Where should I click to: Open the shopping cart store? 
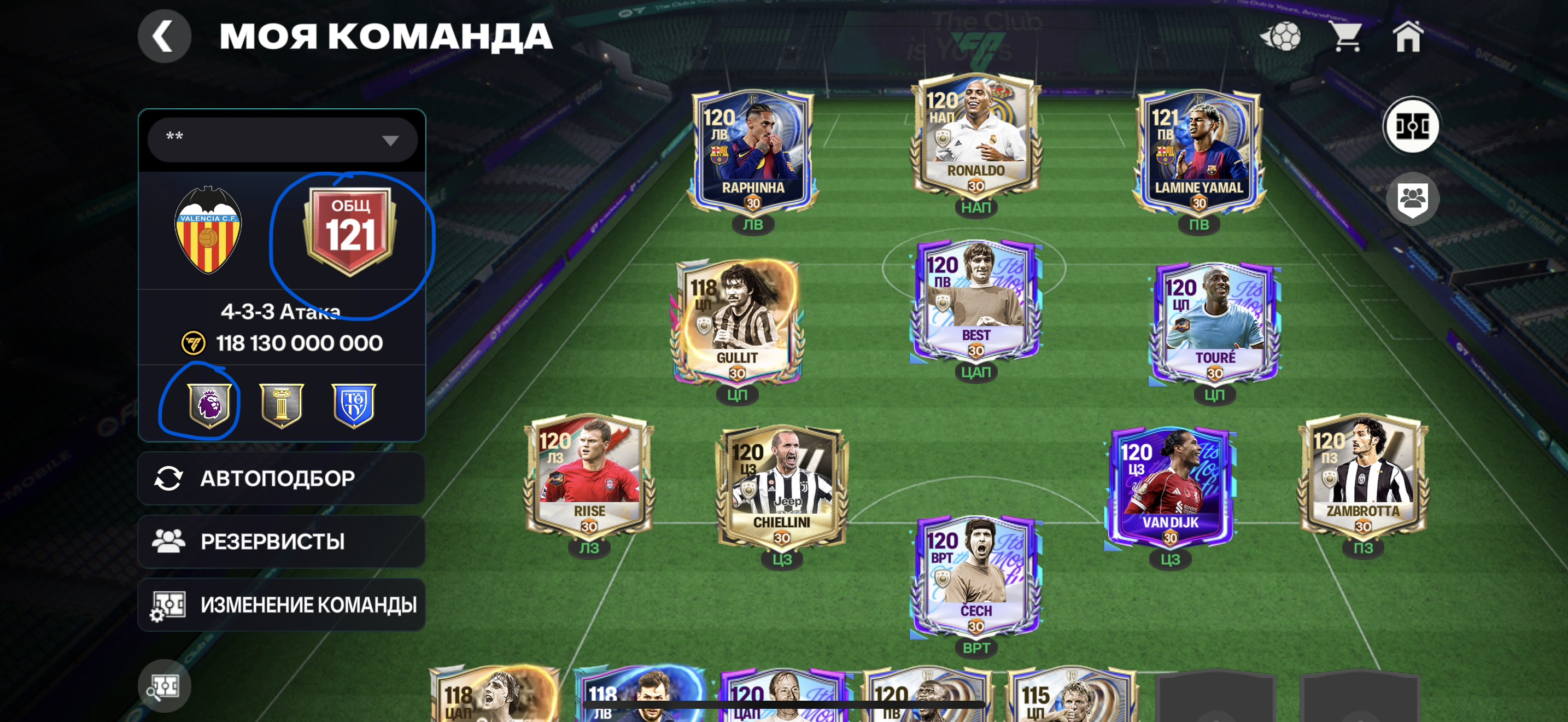coord(1347,37)
